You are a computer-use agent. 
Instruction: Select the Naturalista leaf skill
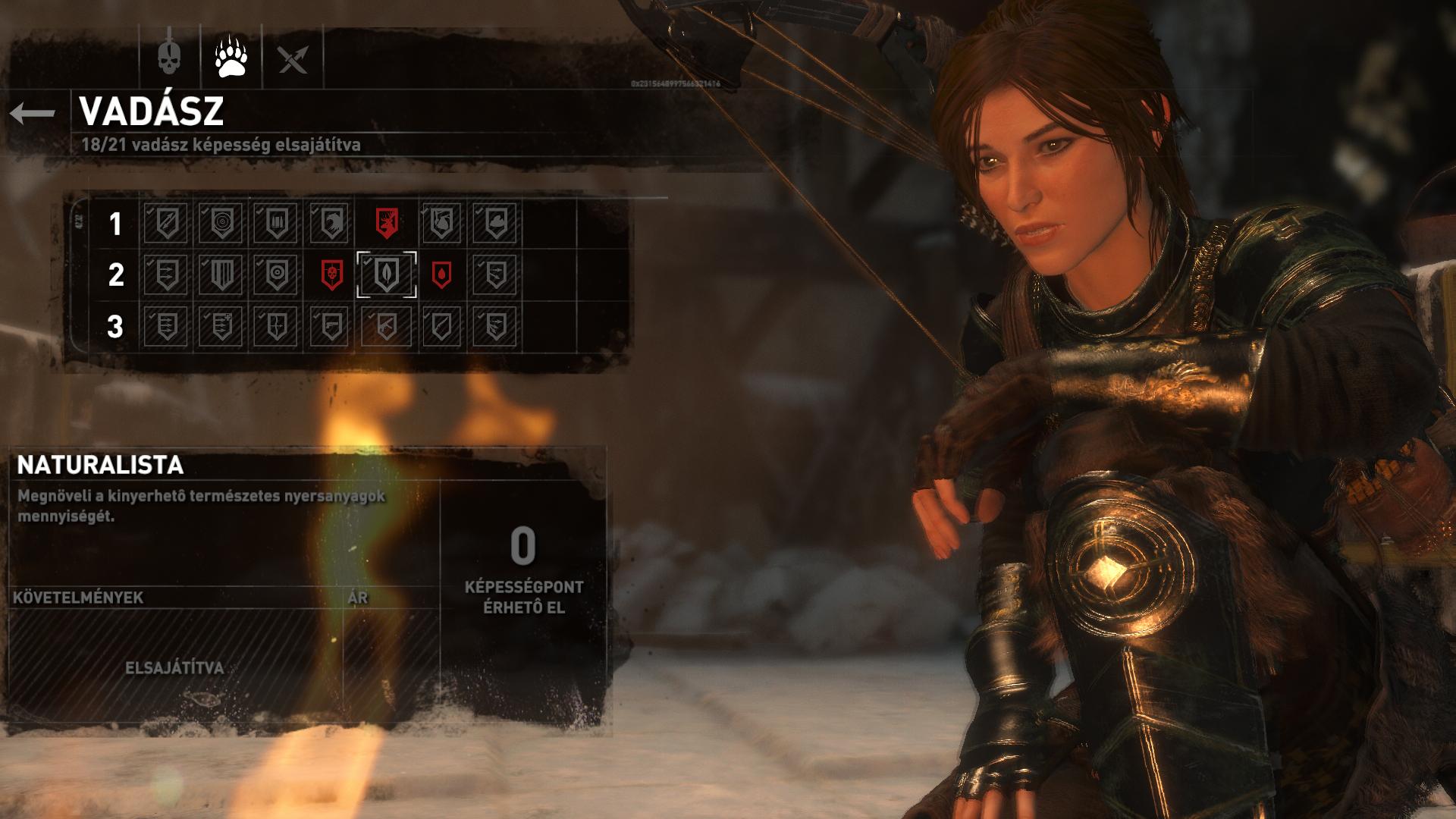coord(387,275)
